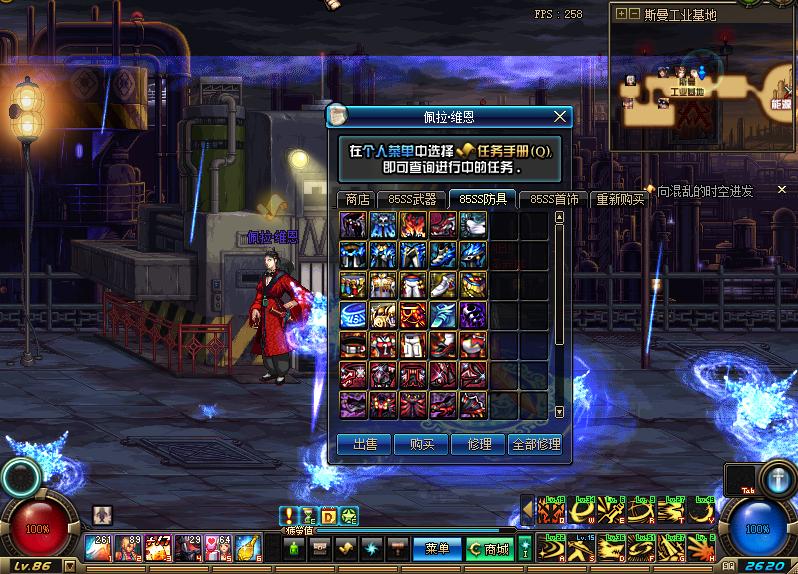Click the shop list scroll-down arrow

[x=559, y=411]
